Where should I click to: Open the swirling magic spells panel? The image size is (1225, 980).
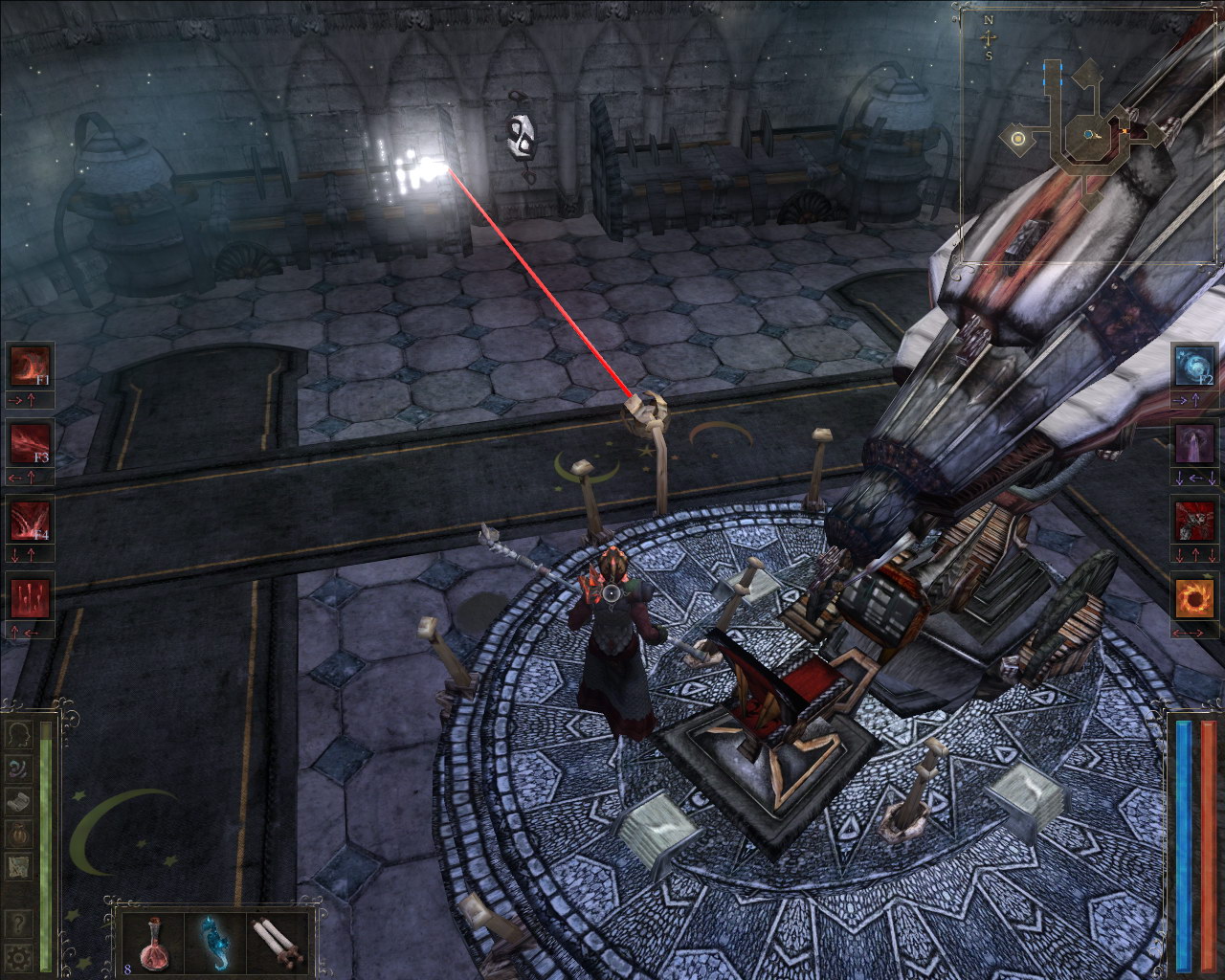[17, 768]
